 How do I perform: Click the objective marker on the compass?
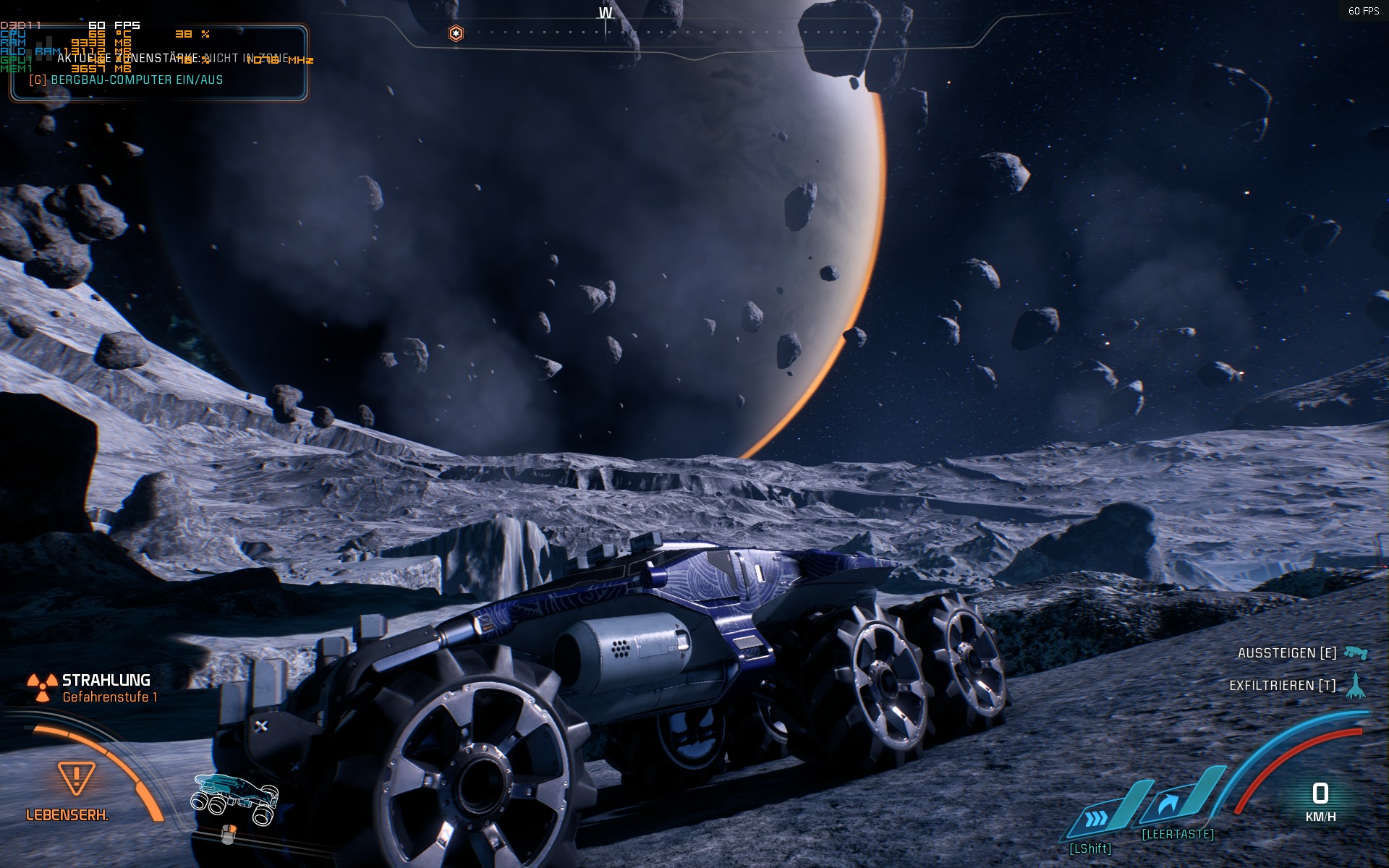coord(456,33)
